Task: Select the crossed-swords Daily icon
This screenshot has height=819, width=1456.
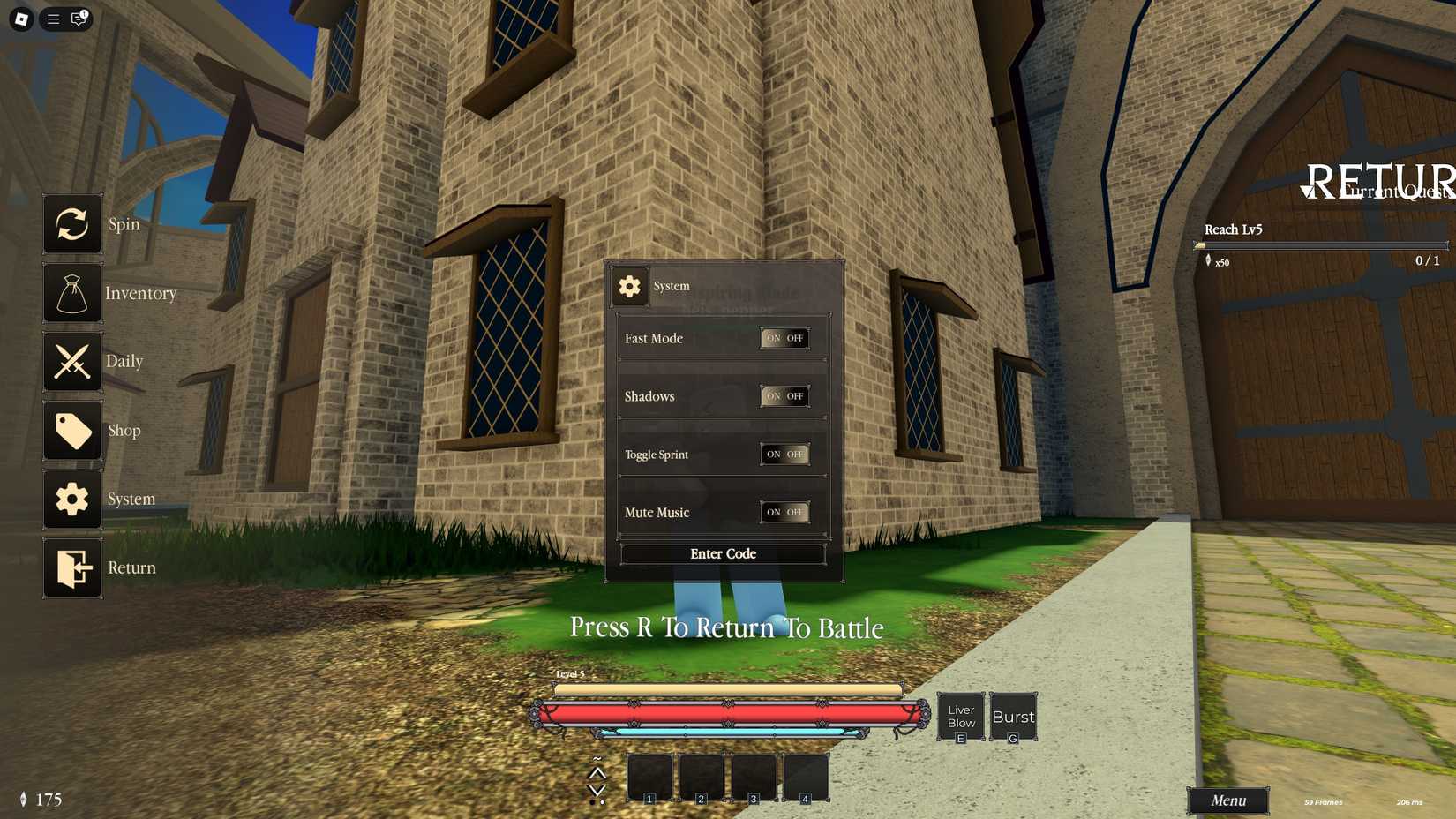Action: click(x=72, y=362)
